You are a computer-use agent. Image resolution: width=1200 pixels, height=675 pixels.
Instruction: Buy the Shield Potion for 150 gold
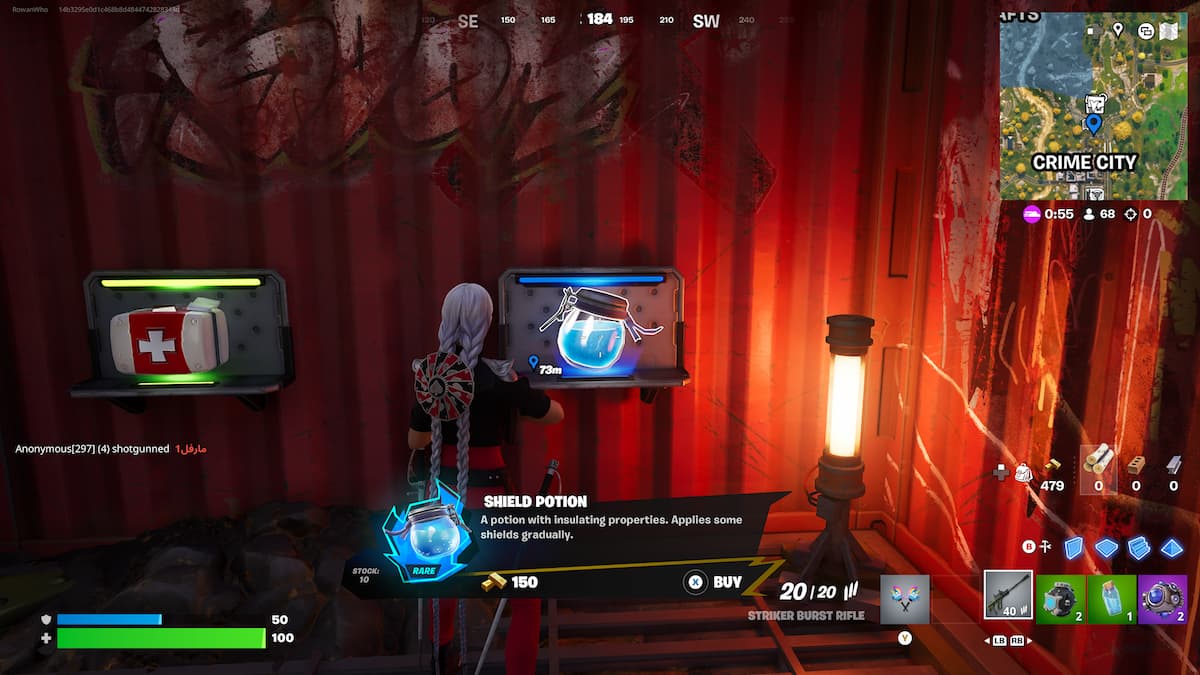(714, 582)
